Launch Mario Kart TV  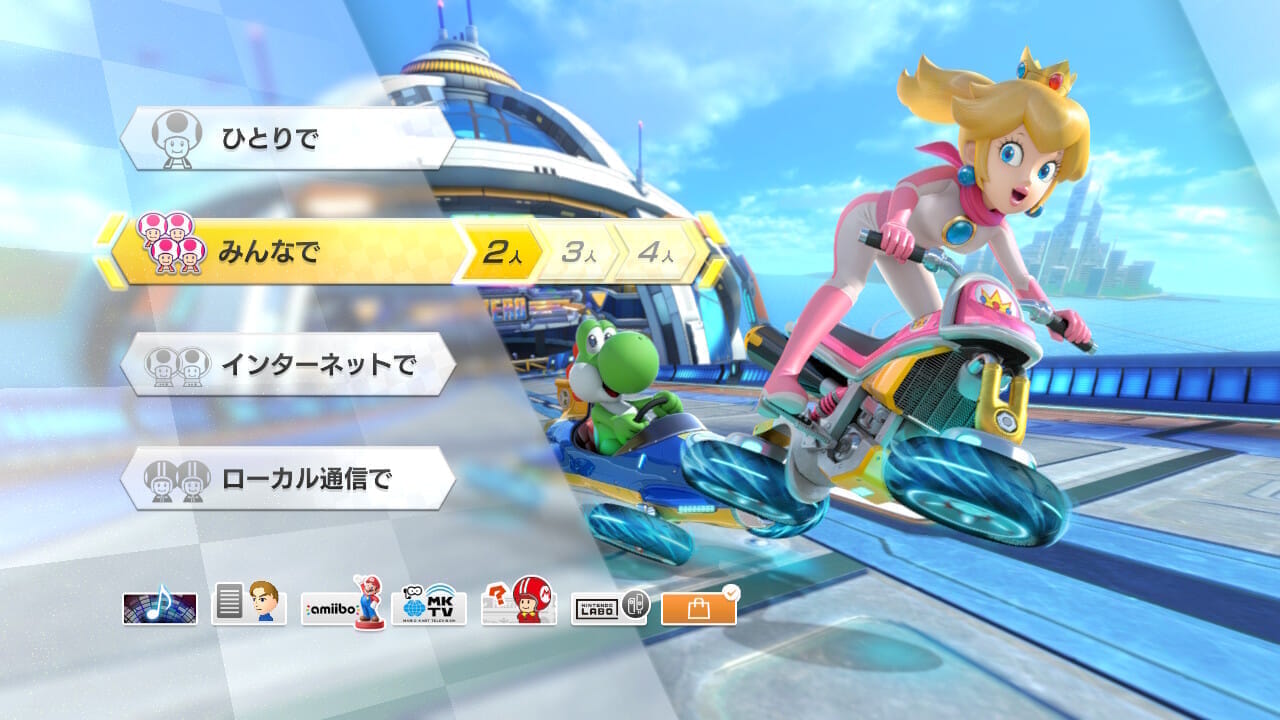430,606
